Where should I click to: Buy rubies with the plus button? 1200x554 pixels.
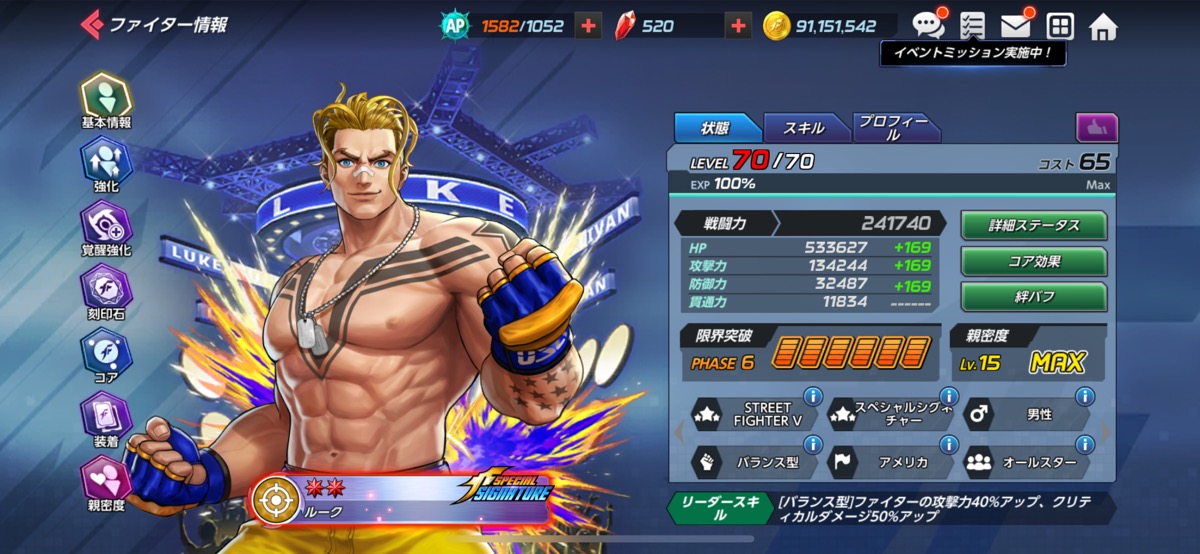pyautogui.click(x=738, y=27)
